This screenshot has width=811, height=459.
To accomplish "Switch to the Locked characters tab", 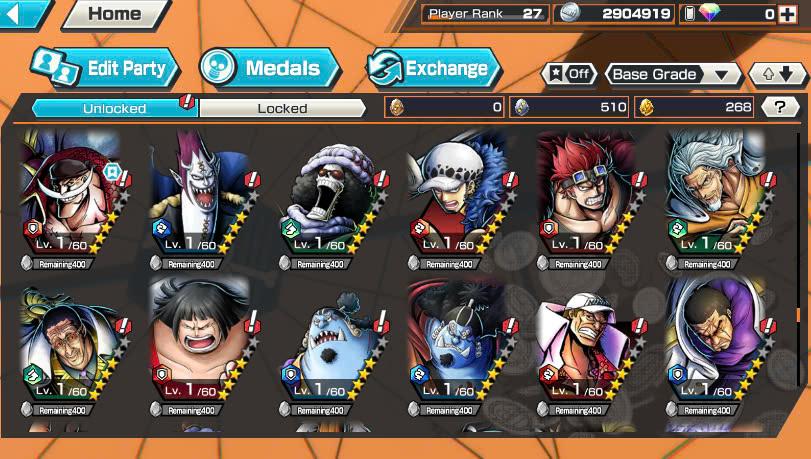I will tap(283, 108).
